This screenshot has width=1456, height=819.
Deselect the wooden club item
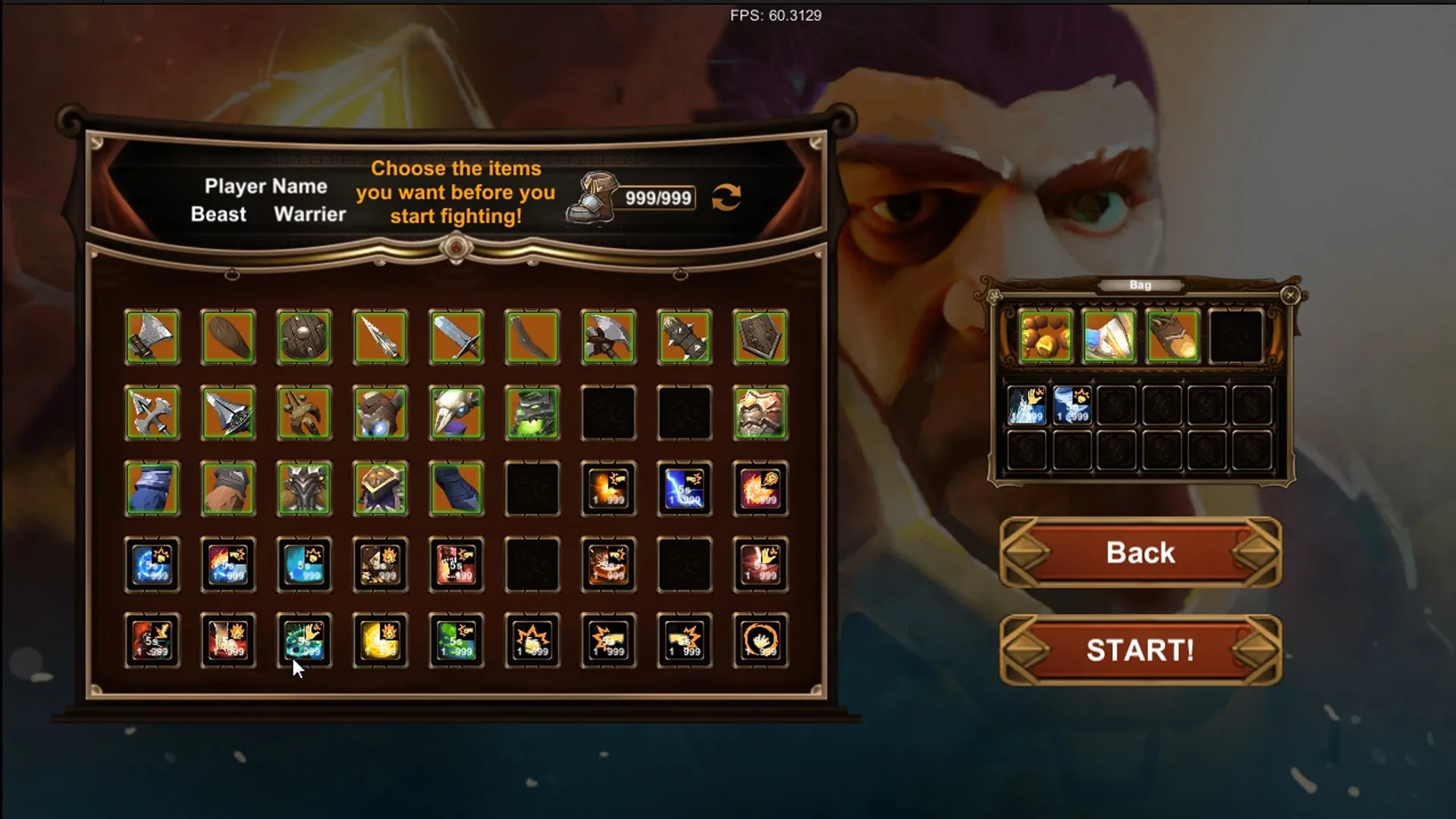pos(228,337)
